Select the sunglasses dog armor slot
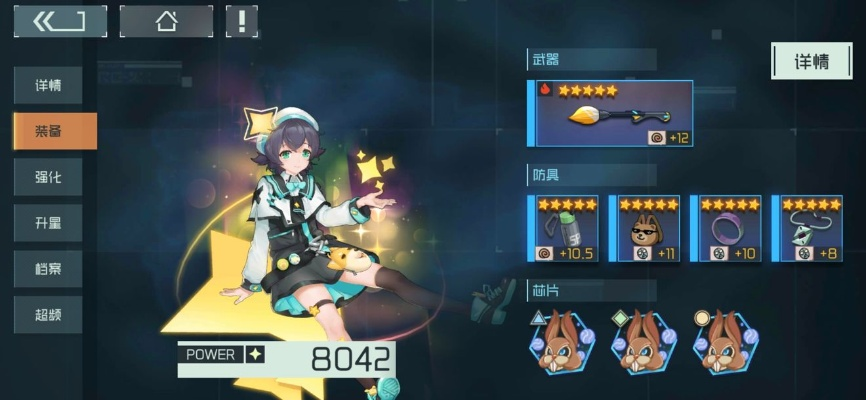 click(x=648, y=229)
